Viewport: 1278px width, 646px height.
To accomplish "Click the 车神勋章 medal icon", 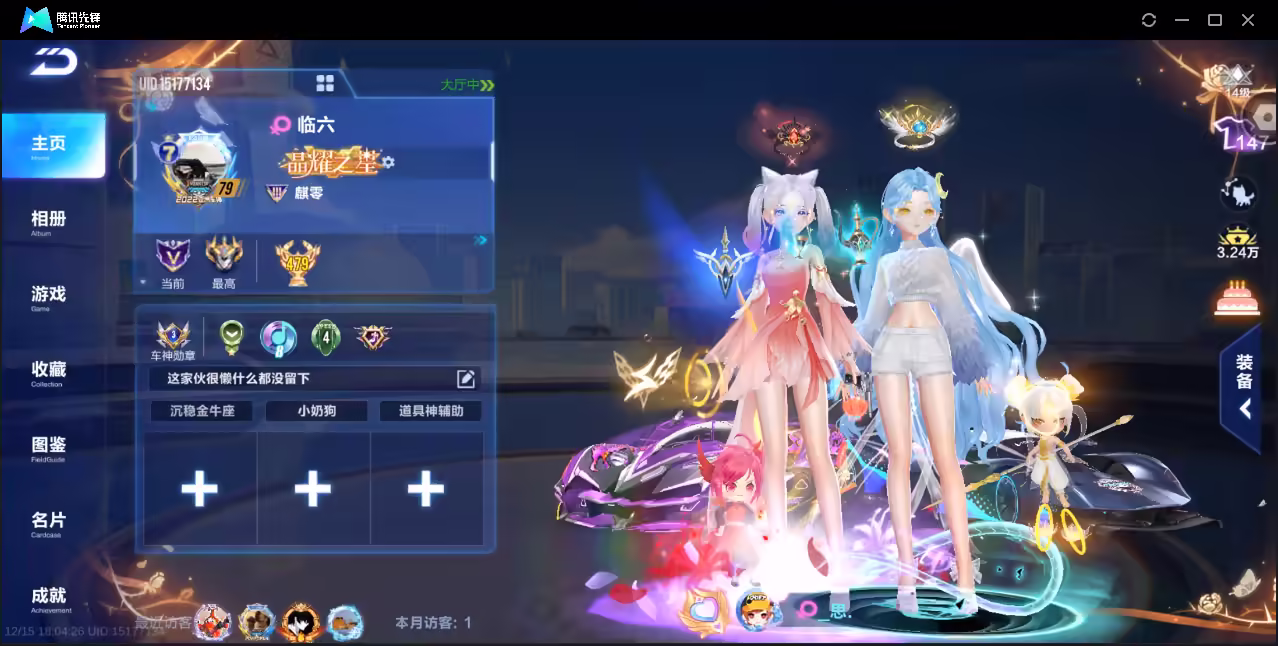I will (x=172, y=336).
